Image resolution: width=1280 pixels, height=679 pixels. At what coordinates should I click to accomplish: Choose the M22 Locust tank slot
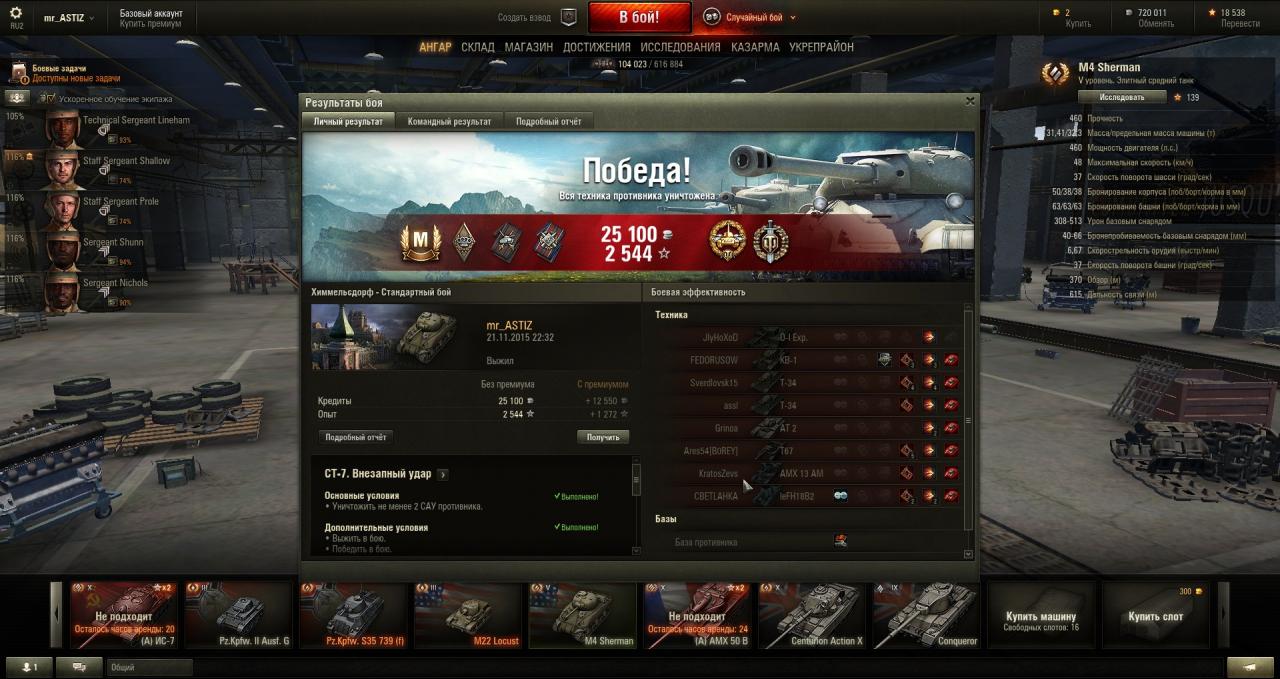pos(469,615)
